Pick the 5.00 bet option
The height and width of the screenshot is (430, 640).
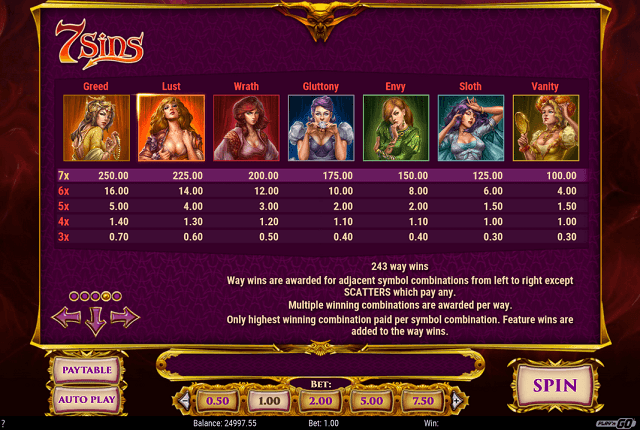pos(369,401)
